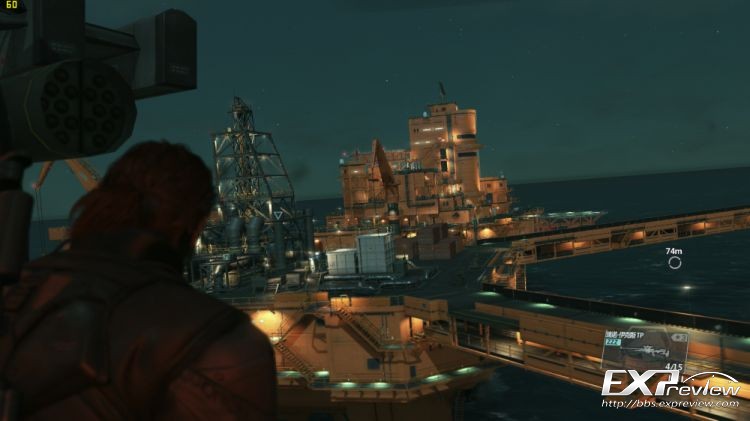The image size is (750, 421).
Task: Click the circular waypoint marker labeled 74m
Action: [x=675, y=263]
